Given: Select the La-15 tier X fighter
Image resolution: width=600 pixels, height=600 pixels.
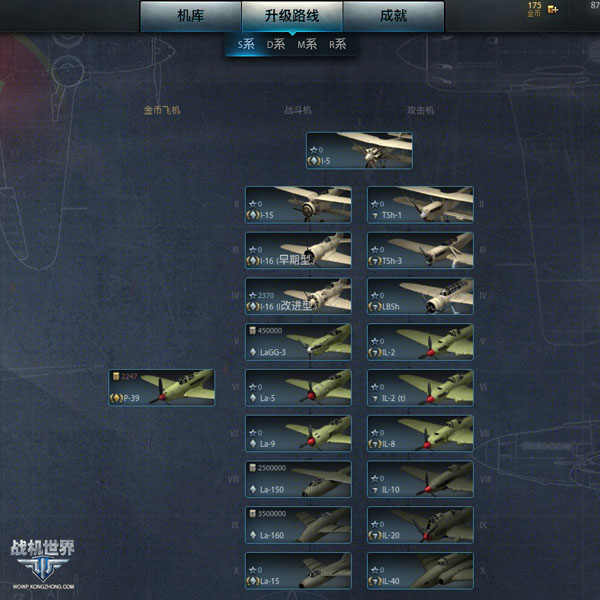Looking at the screenshot, I should [298, 571].
